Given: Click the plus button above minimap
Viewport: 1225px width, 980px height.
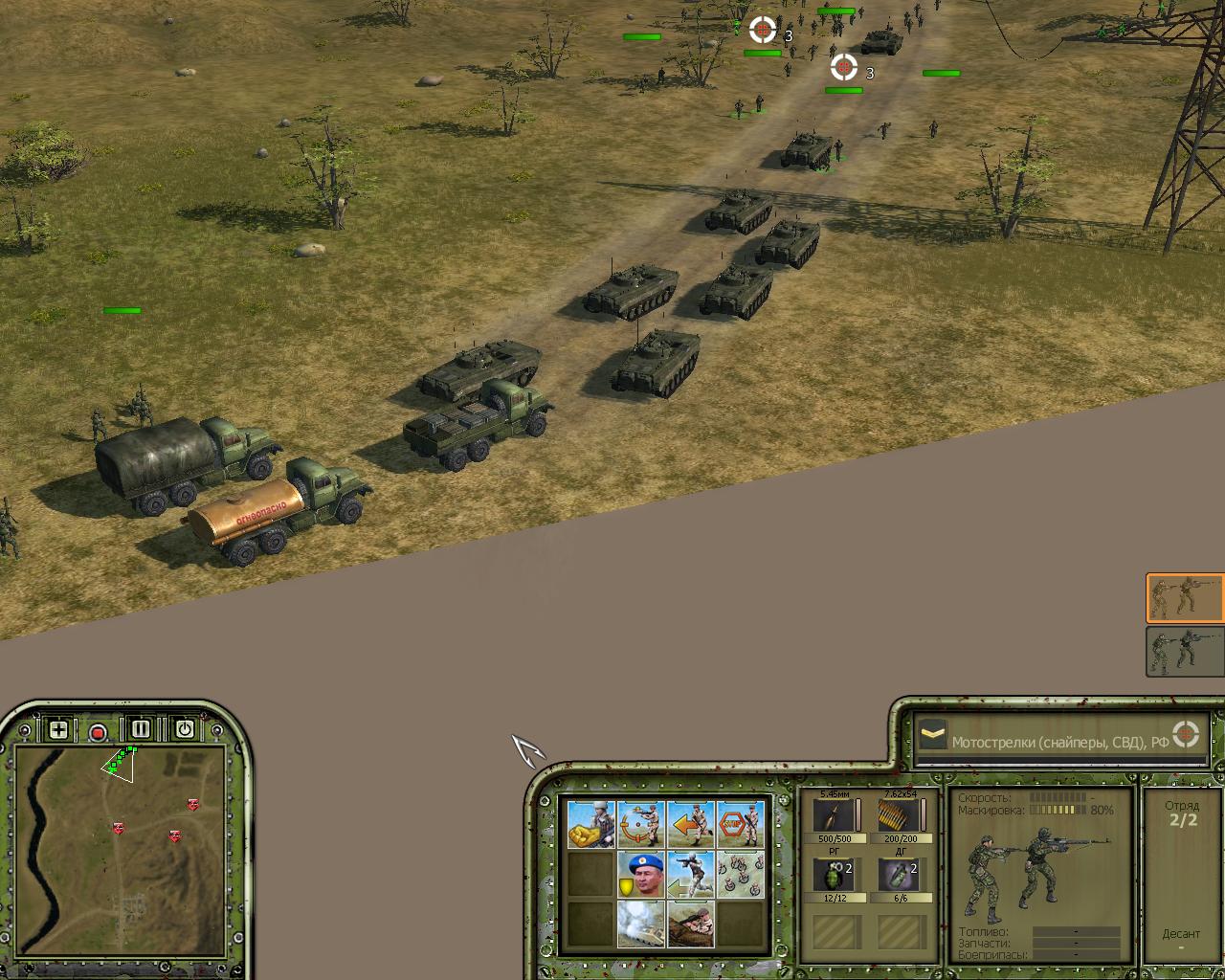Looking at the screenshot, I should [x=58, y=729].
